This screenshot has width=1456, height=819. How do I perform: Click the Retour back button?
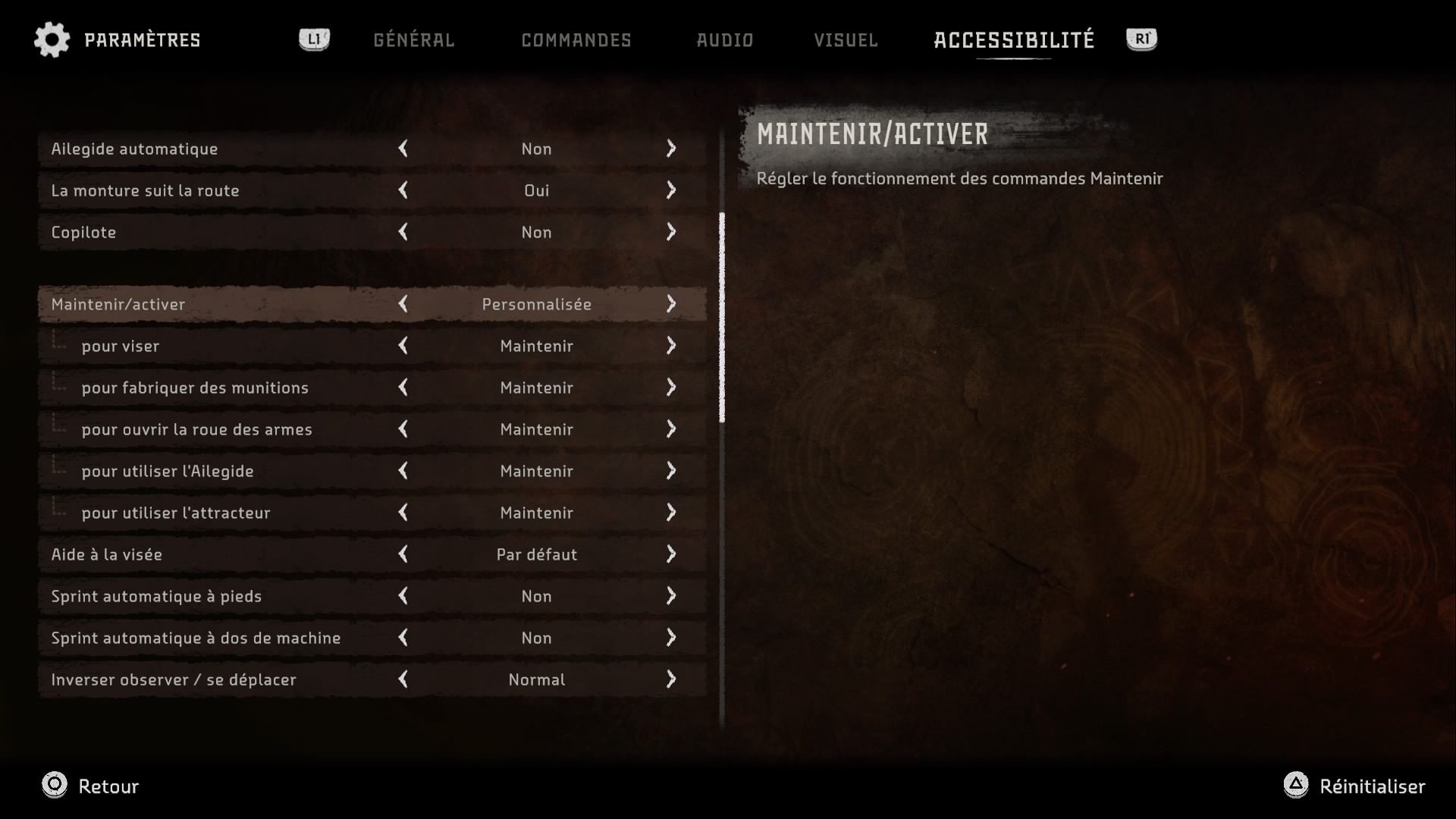click(91, 786)
